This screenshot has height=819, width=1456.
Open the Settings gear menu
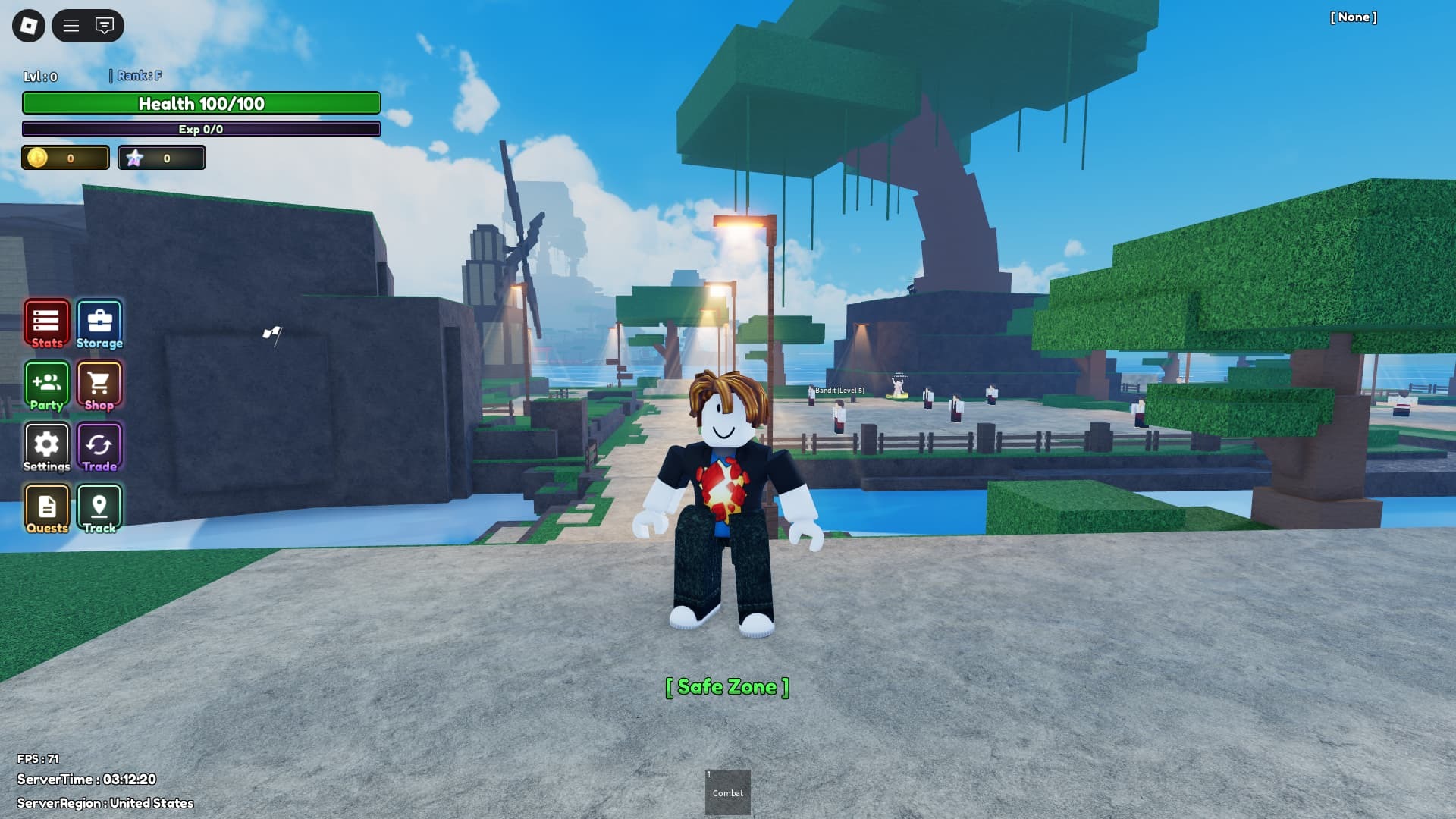46,447
